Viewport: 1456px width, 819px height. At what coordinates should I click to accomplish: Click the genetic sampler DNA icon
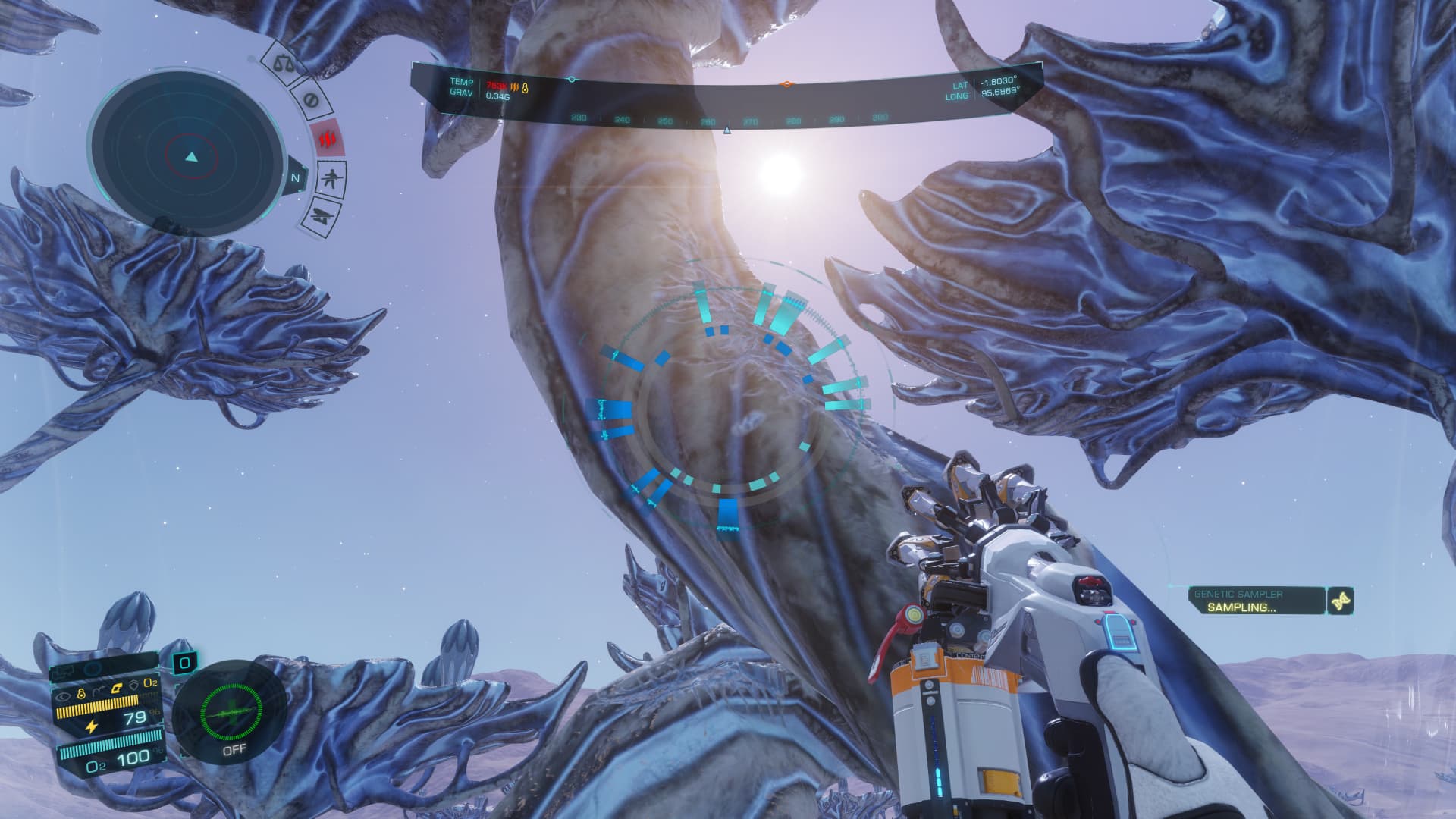pyautogui.click(x=1340, y=601)
